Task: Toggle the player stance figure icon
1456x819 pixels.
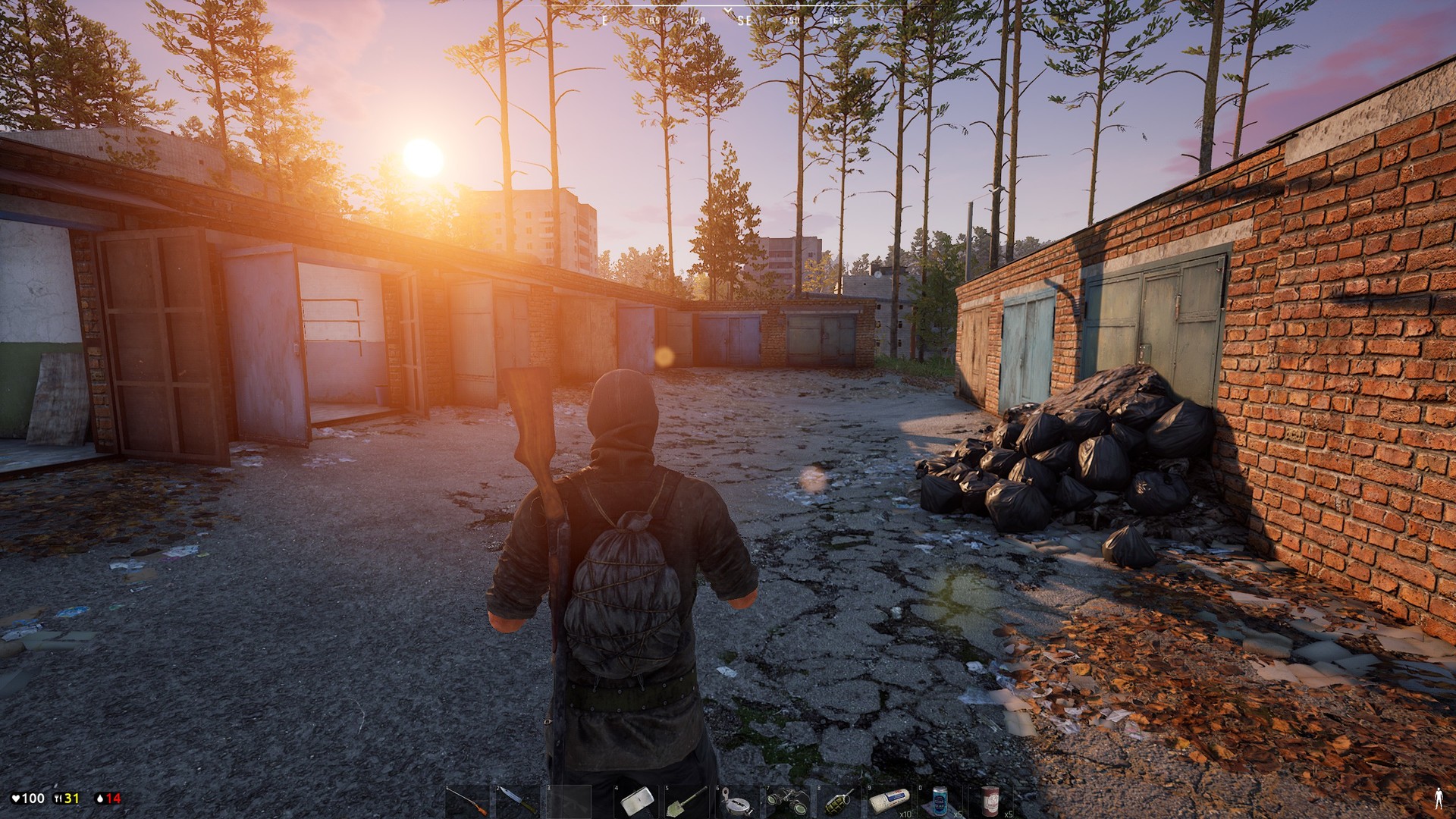Action: click(1439, 799)
